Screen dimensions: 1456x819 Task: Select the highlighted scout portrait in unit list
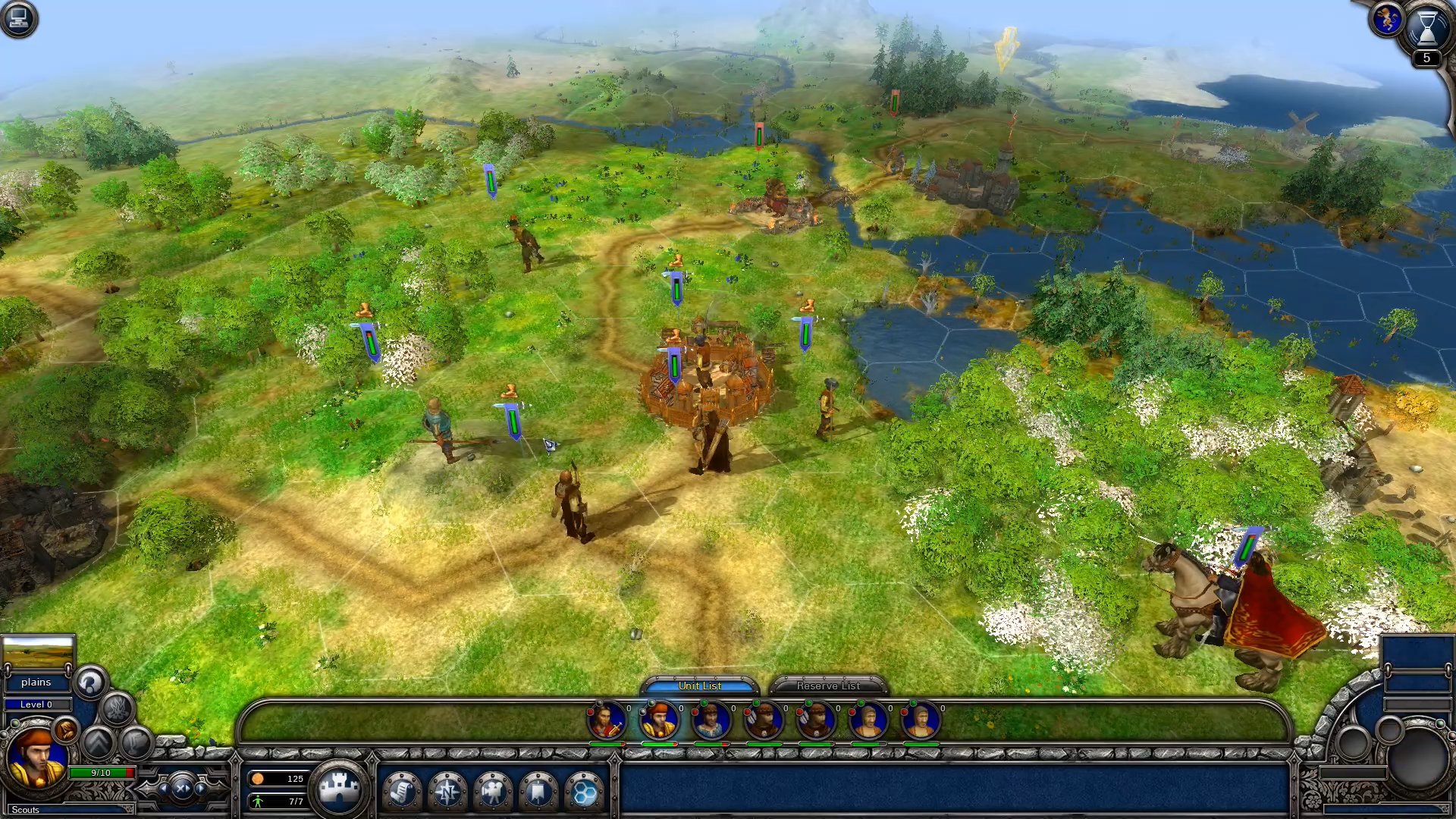click(658, 720)
